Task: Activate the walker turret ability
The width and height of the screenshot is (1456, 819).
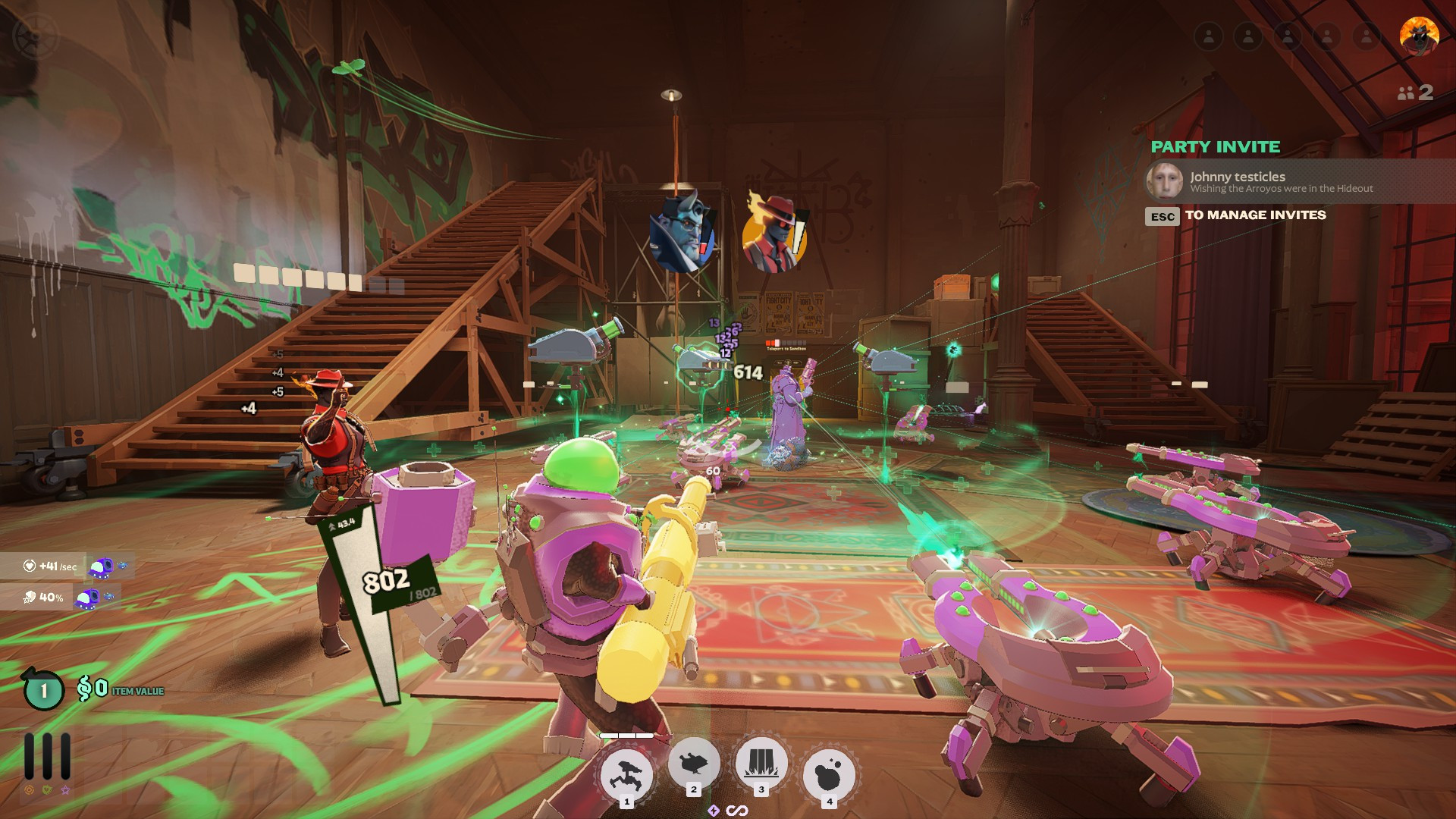Action: 626,775
